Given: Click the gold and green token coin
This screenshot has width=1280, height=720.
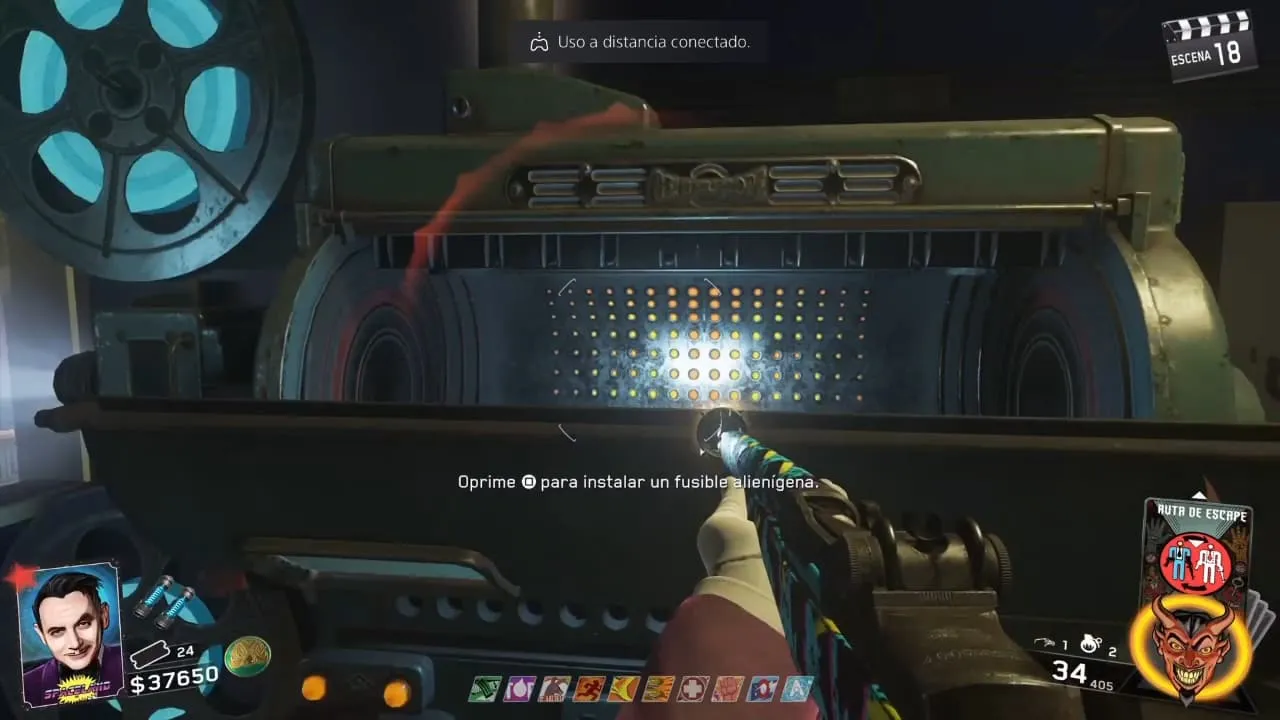Looking at the screenshot, I should tap(247, 656).
